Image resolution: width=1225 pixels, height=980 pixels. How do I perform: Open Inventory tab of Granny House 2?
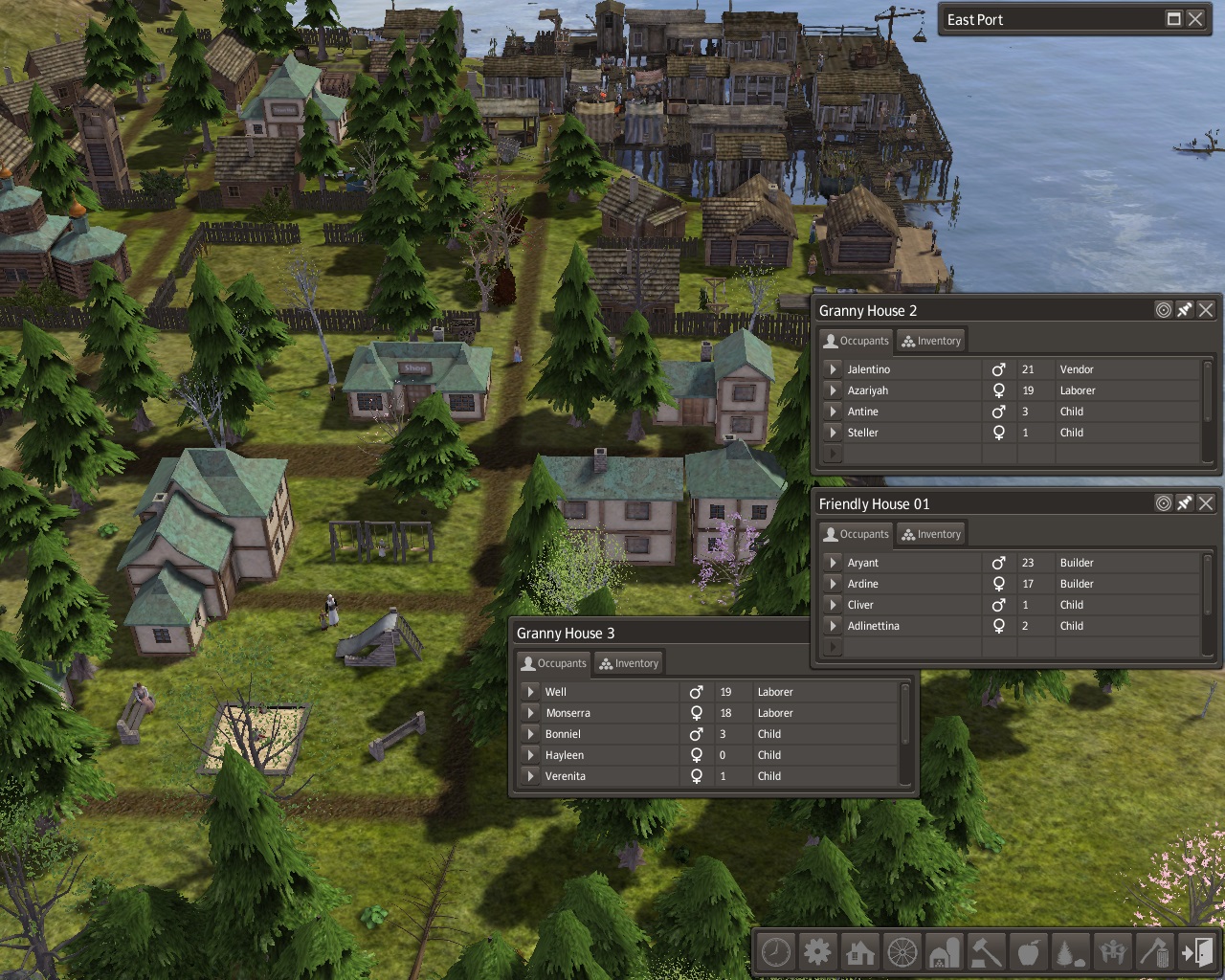pyautogui.click(x=931, y=341)
